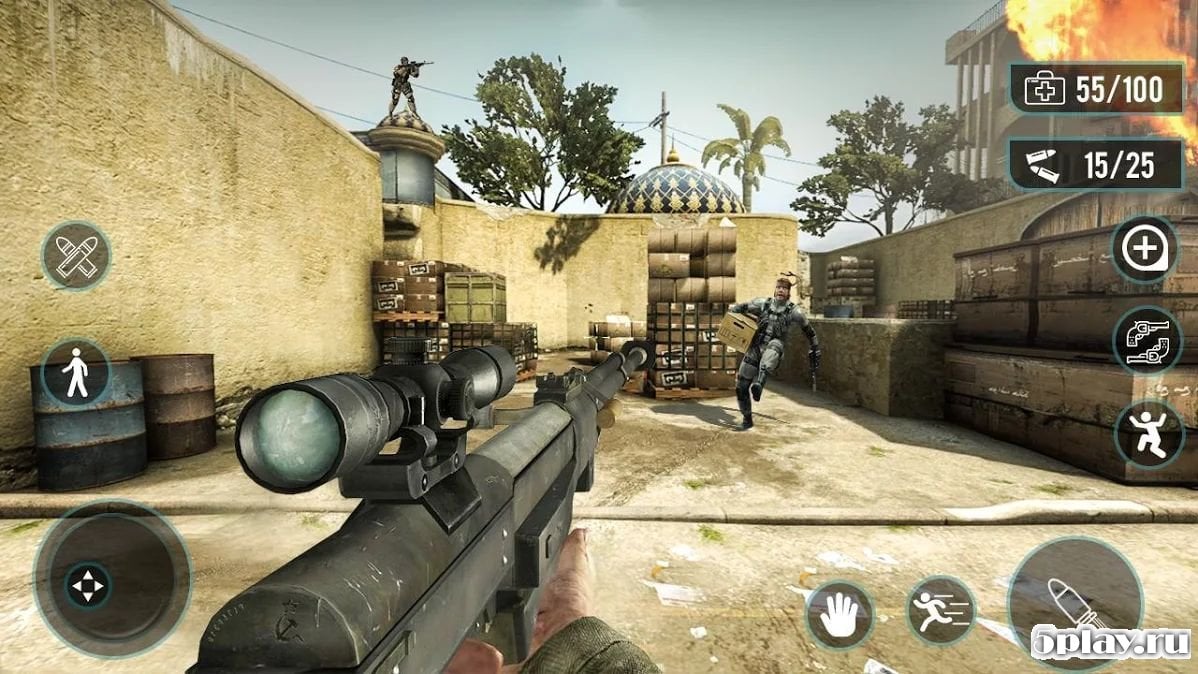Toggle the standing stance button

coord(76,372)
